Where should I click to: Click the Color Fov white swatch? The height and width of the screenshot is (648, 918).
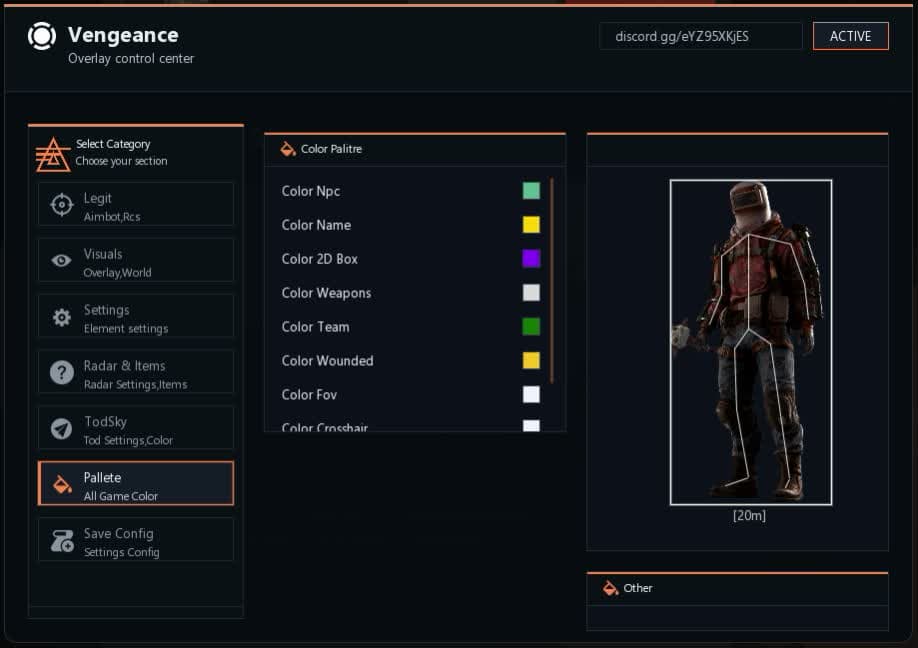(531, 394)
